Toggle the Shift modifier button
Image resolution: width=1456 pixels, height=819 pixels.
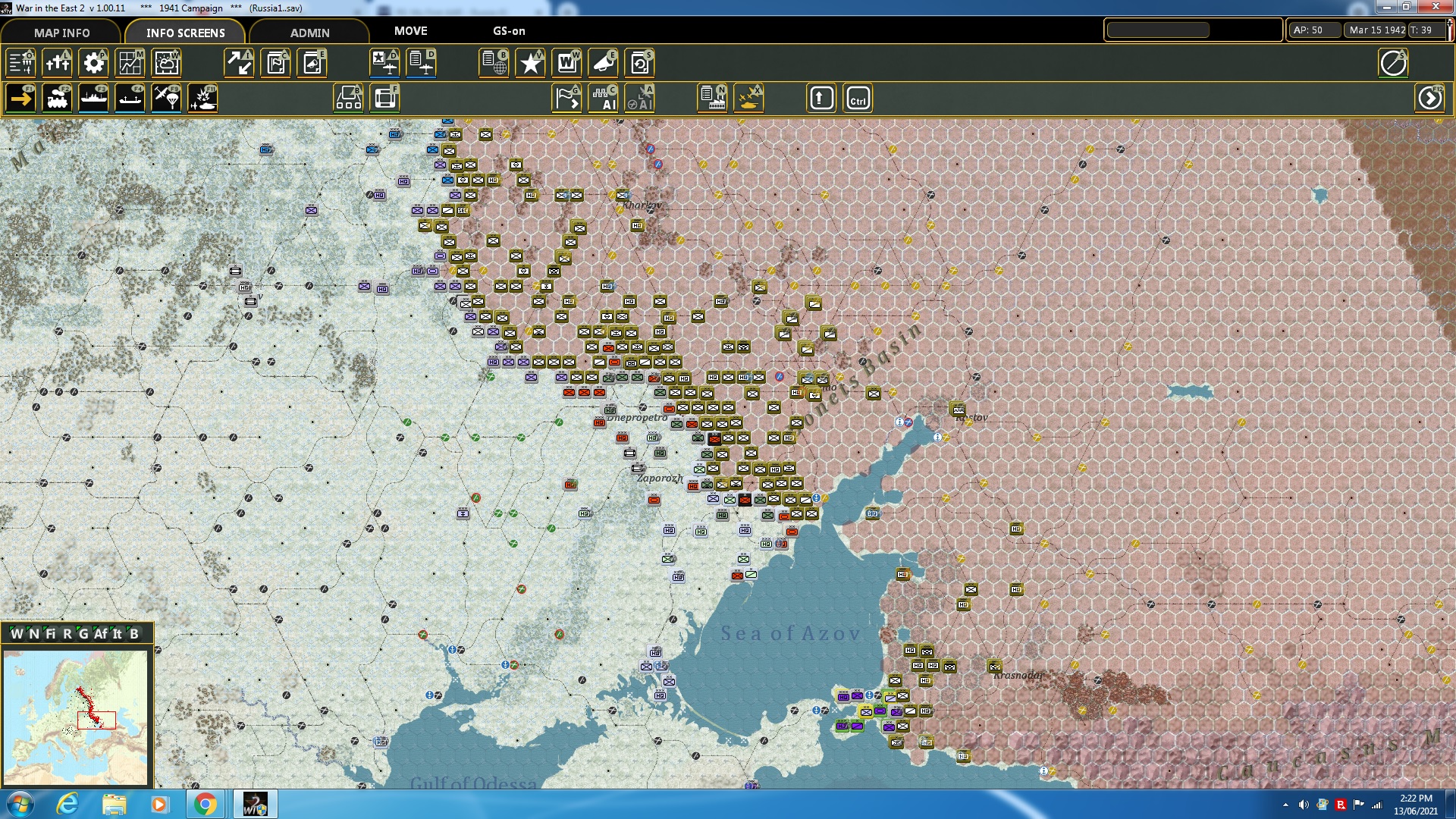pos(821,98)
